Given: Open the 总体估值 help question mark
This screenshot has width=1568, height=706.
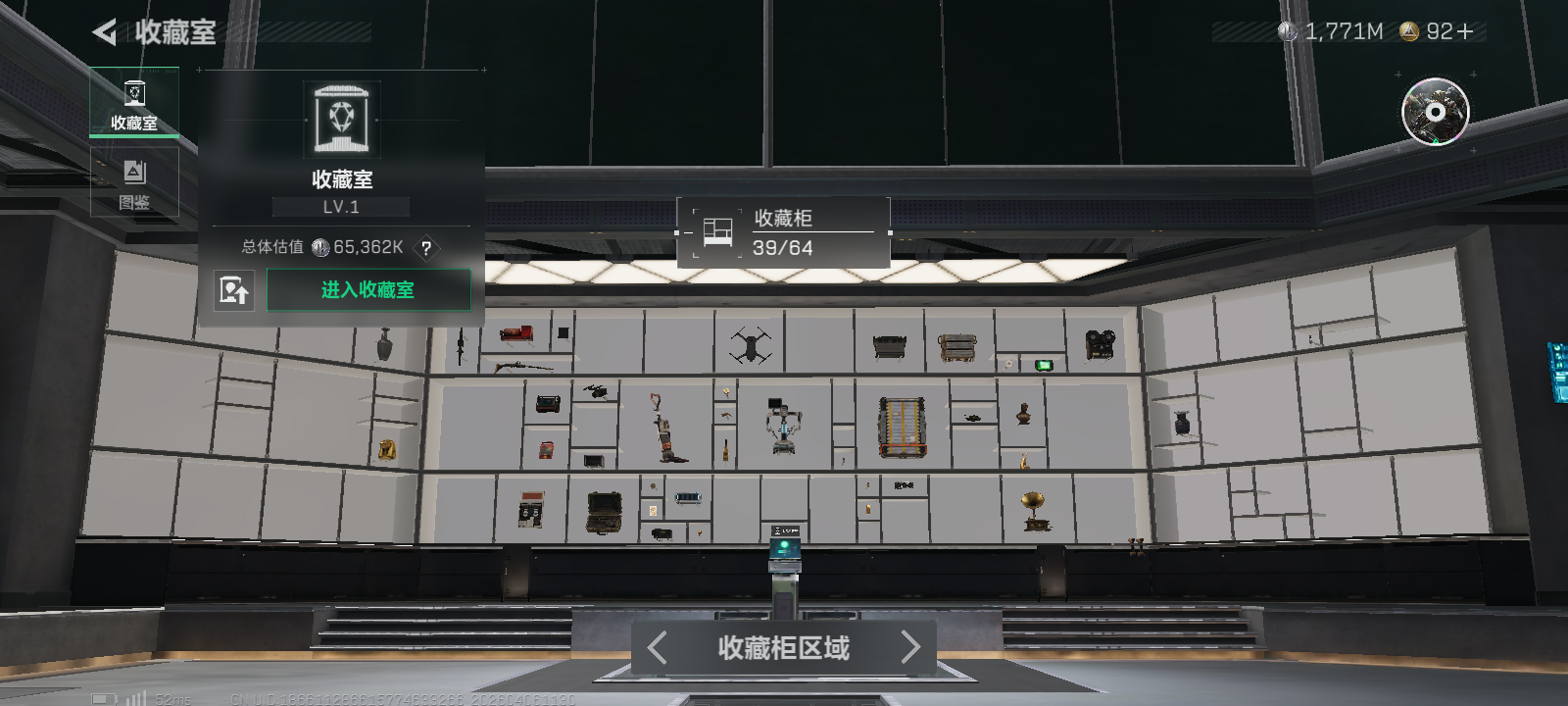Looking at the screenshot, I should click(x=425, y=249).
